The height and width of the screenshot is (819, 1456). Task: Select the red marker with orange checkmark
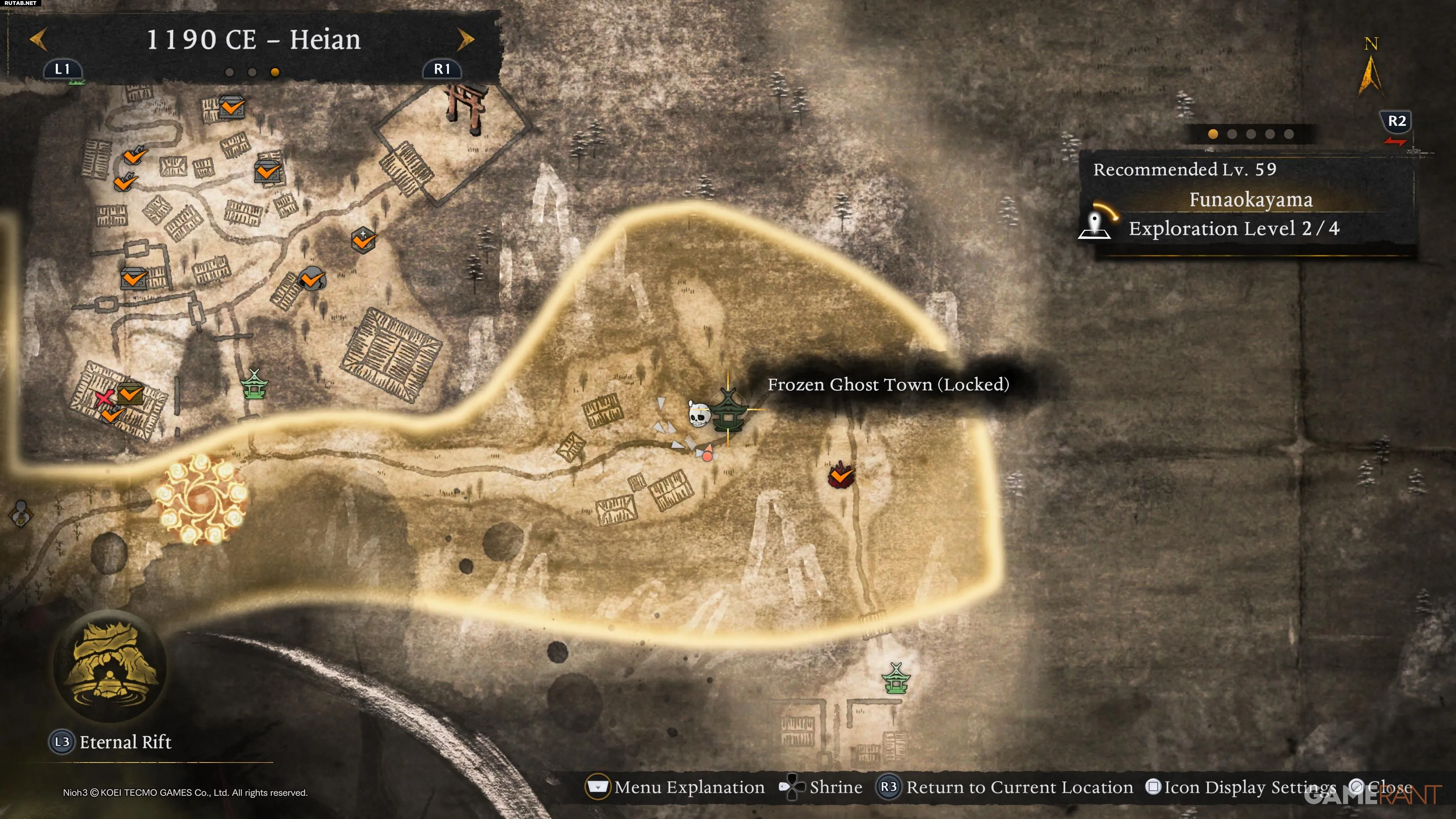(x=841, y=475)
